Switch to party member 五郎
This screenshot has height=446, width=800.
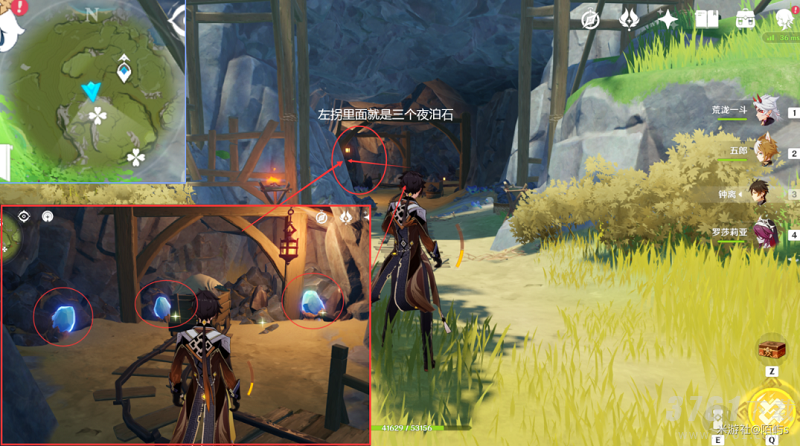coord(764,152)
